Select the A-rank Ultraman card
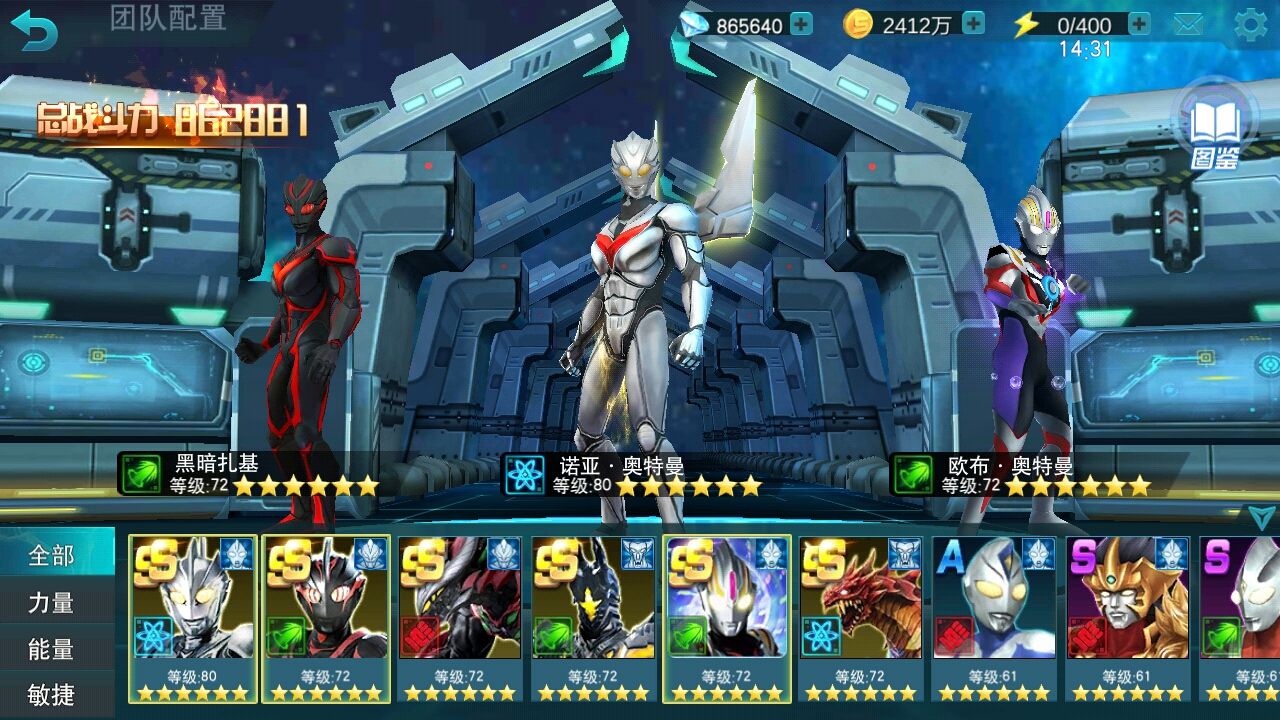The image size is (1280, 720). click(x=994, y=618)
